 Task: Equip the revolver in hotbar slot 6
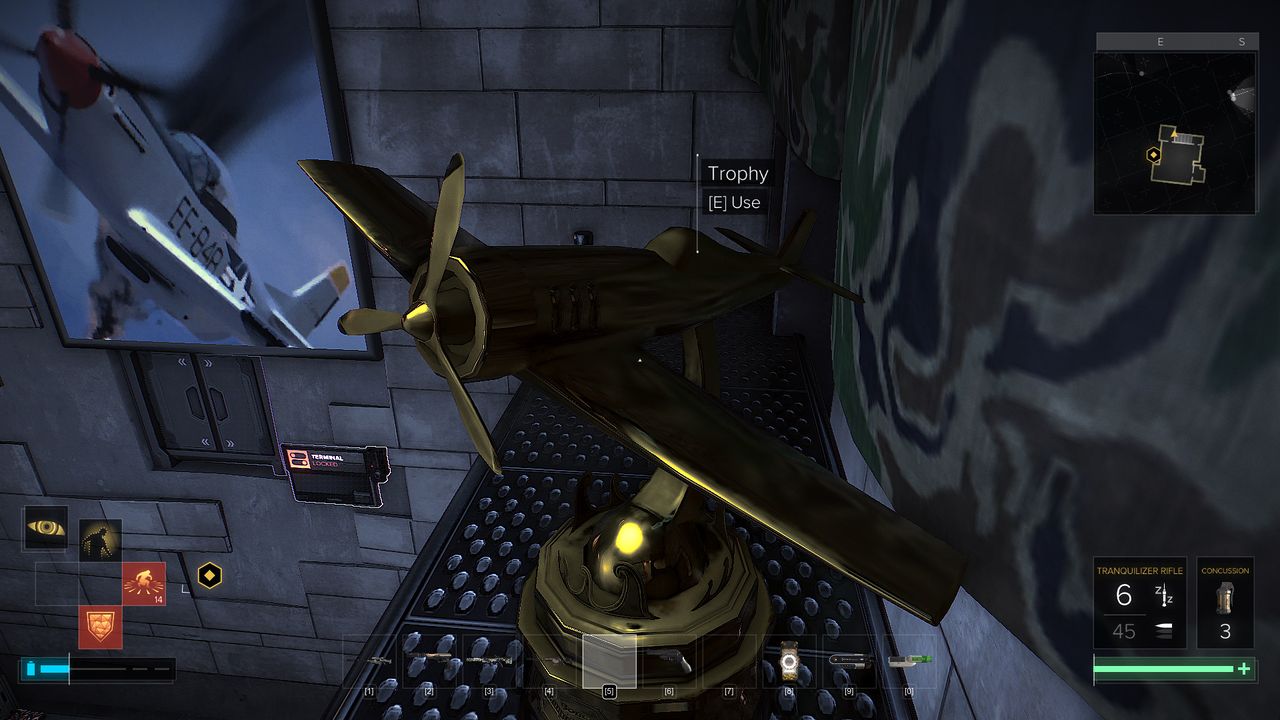(x=669, y=661)
